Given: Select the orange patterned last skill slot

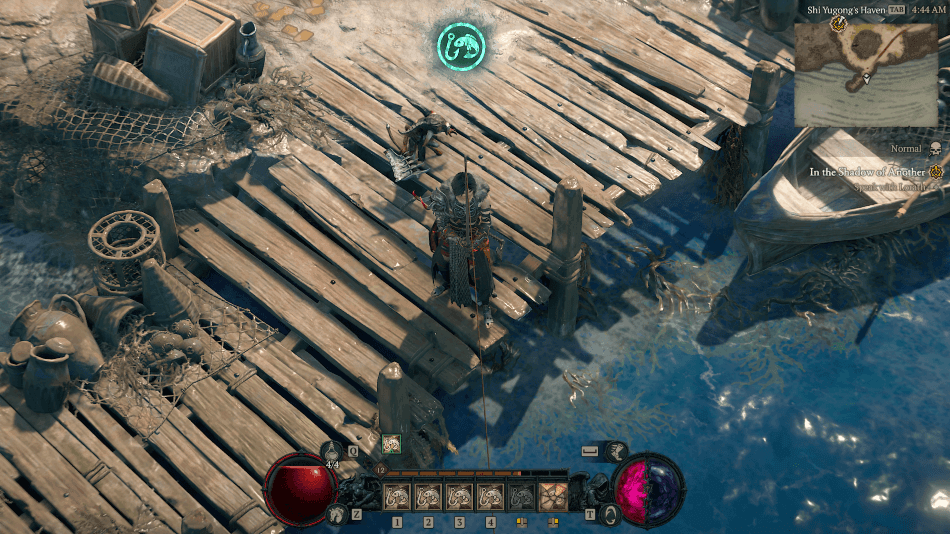Looking at the screenshot, I should (x=552, y=496).
